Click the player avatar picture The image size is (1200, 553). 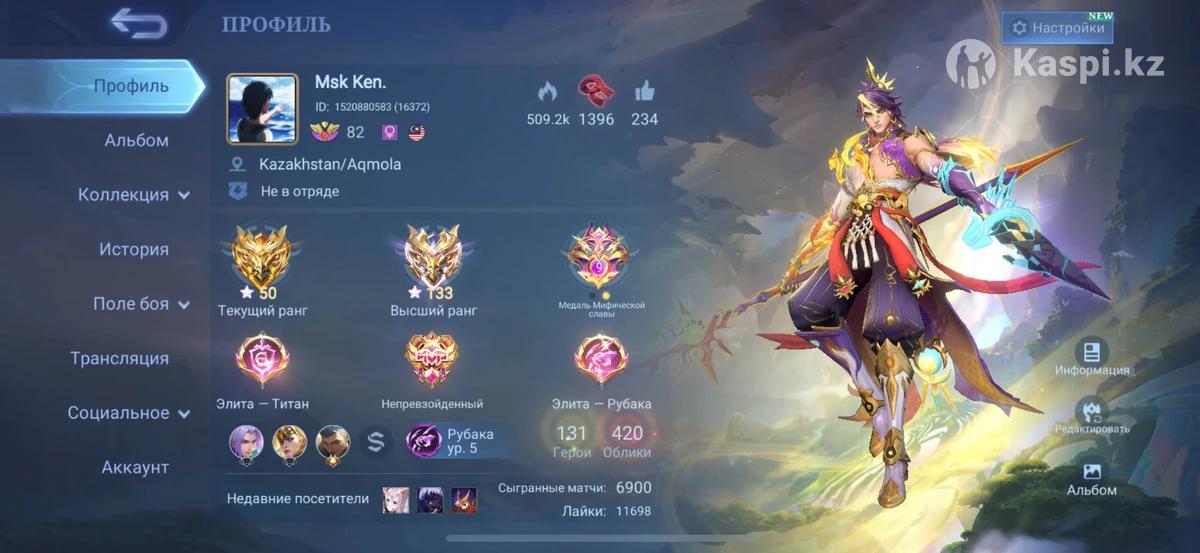[x=262, y=109]
